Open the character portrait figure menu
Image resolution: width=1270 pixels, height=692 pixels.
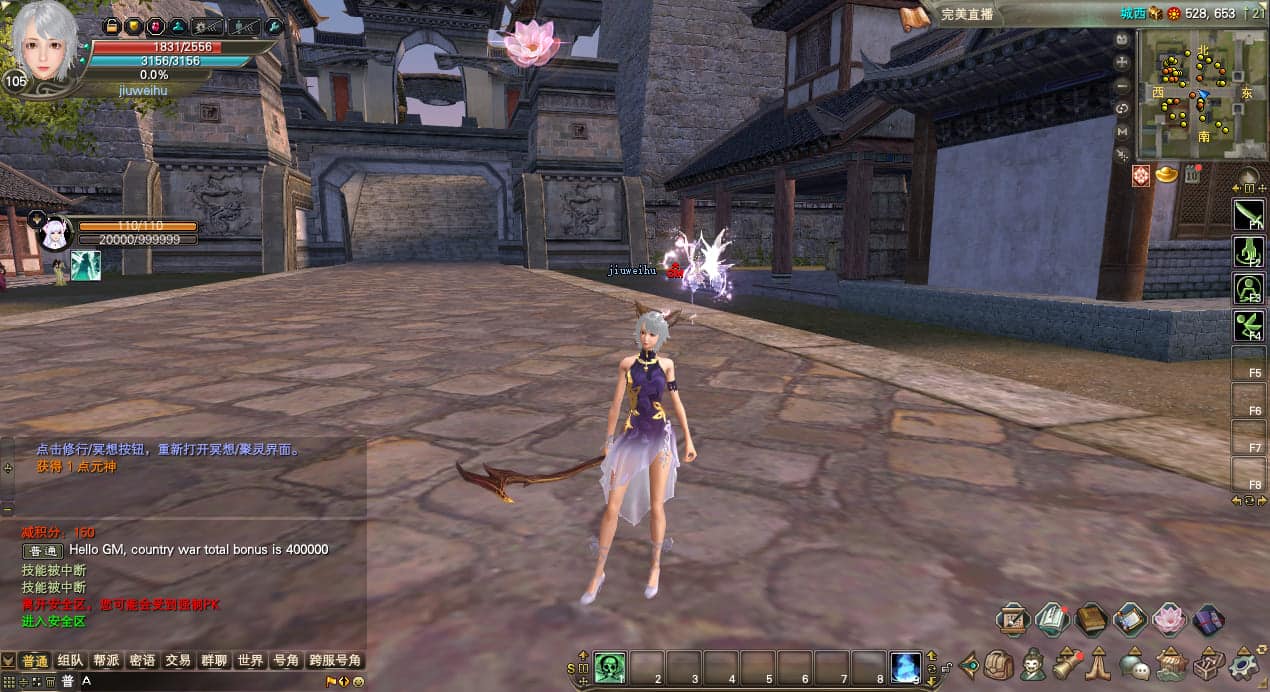tap(1033, 664)
